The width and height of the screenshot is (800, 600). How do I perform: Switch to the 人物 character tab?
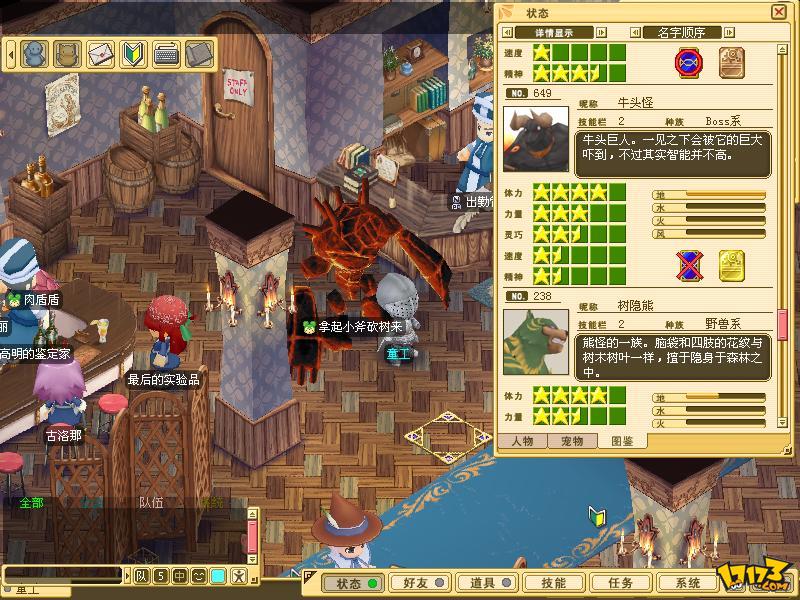pos(522,440)
